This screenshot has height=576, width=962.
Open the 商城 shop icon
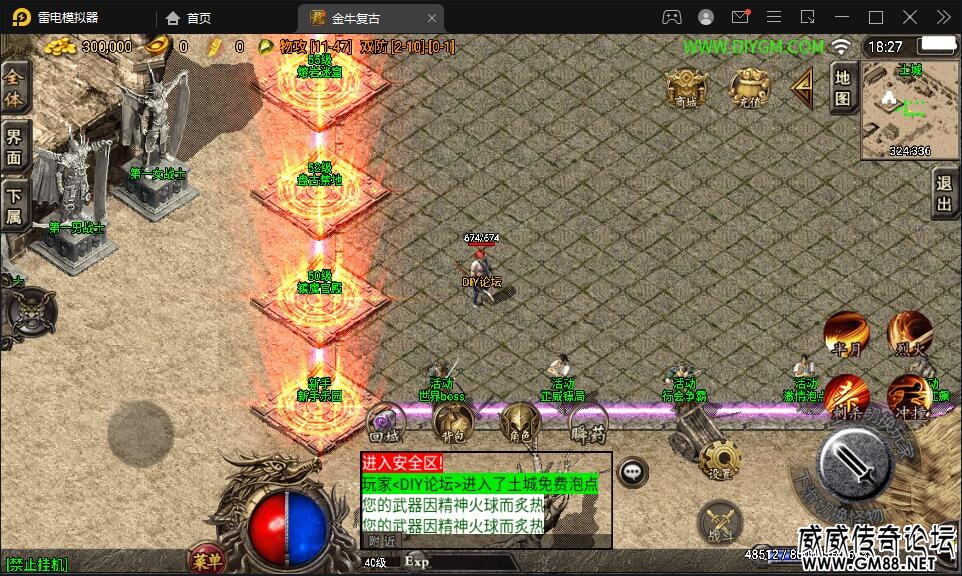[x=684, y=88]
